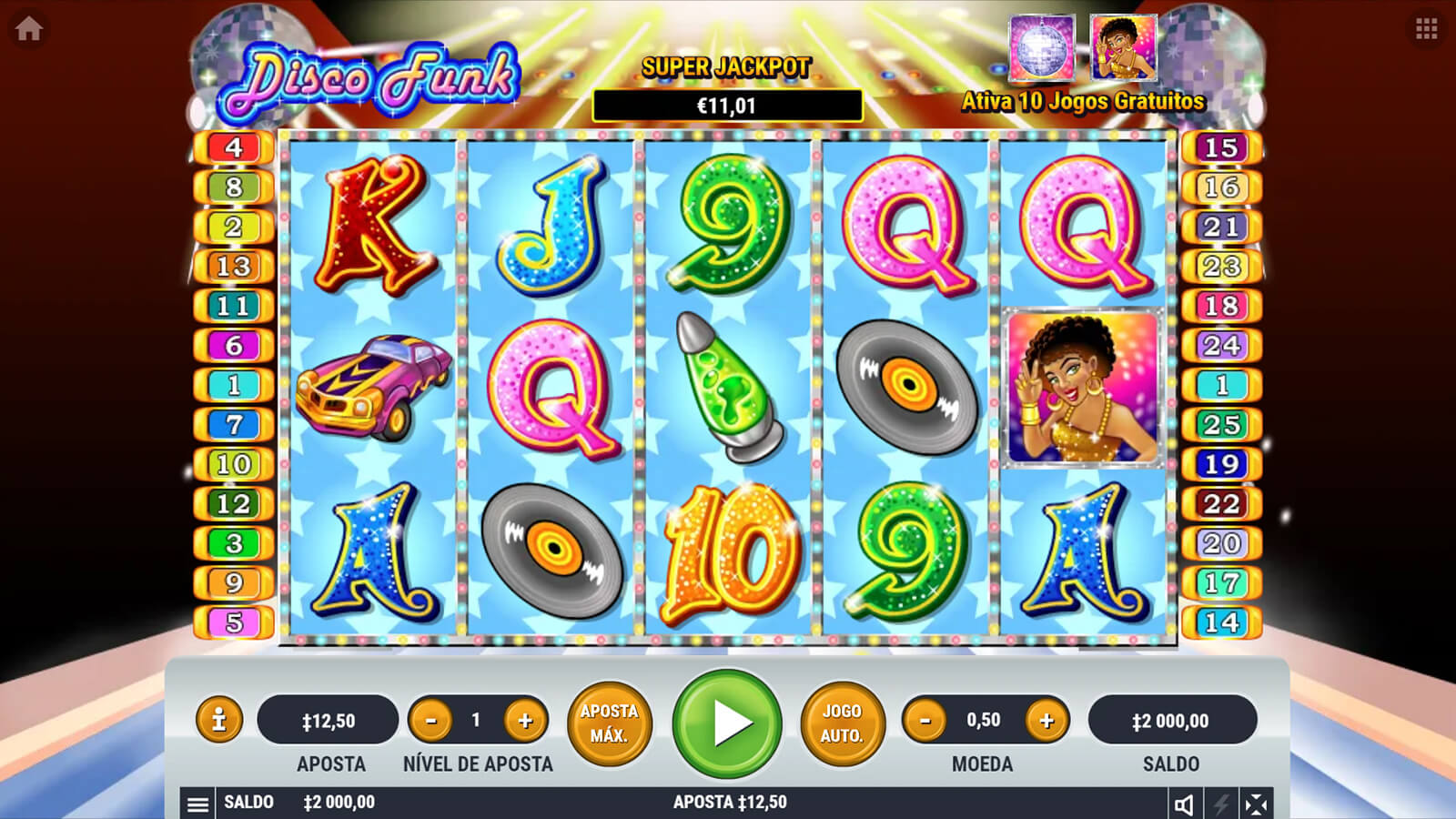Viewport: 1456px width, 819px height.
Task: Choose payline number 14
Action: (x=1221, y=622)
